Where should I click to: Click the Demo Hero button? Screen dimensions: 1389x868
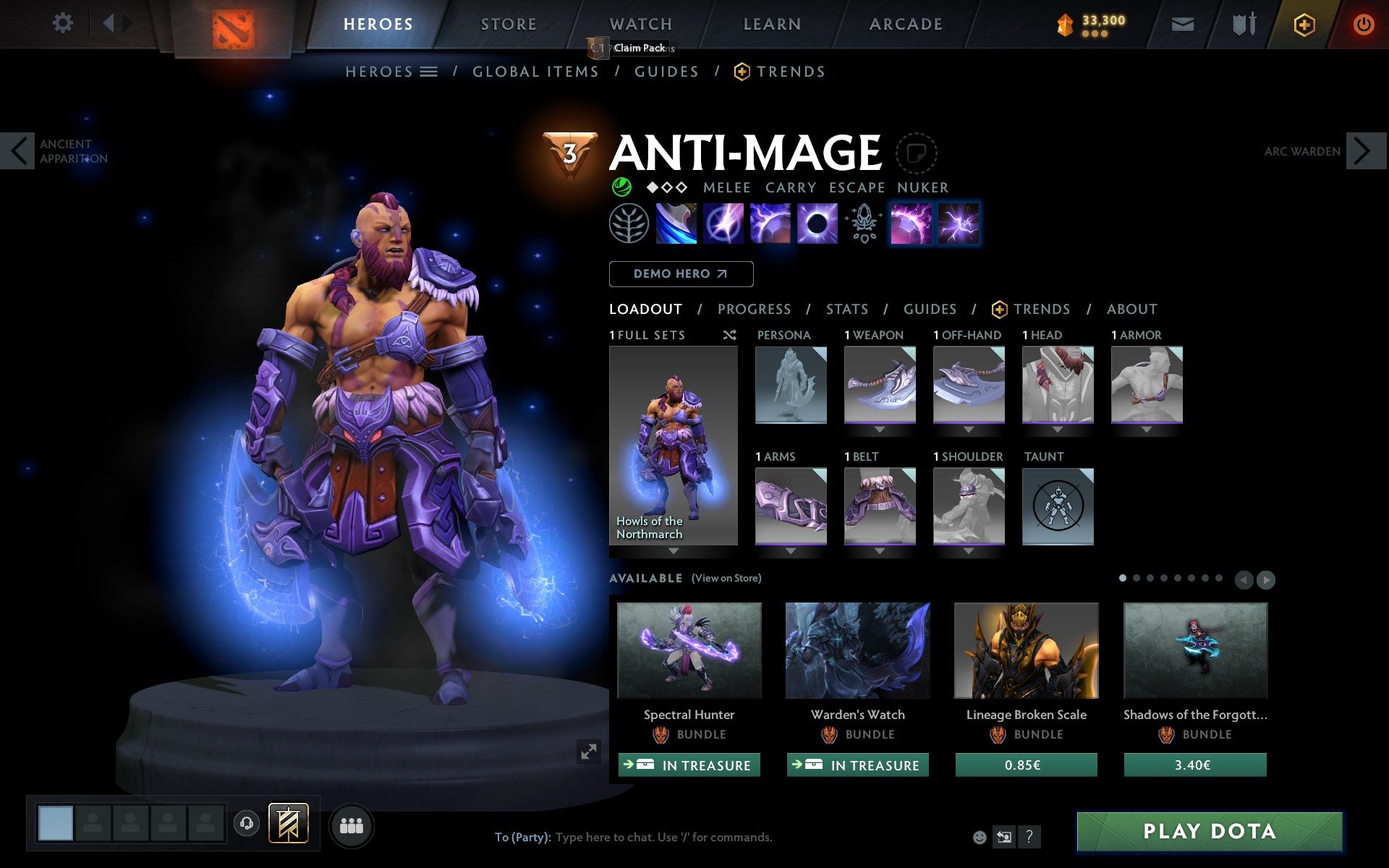pos(681,273)
